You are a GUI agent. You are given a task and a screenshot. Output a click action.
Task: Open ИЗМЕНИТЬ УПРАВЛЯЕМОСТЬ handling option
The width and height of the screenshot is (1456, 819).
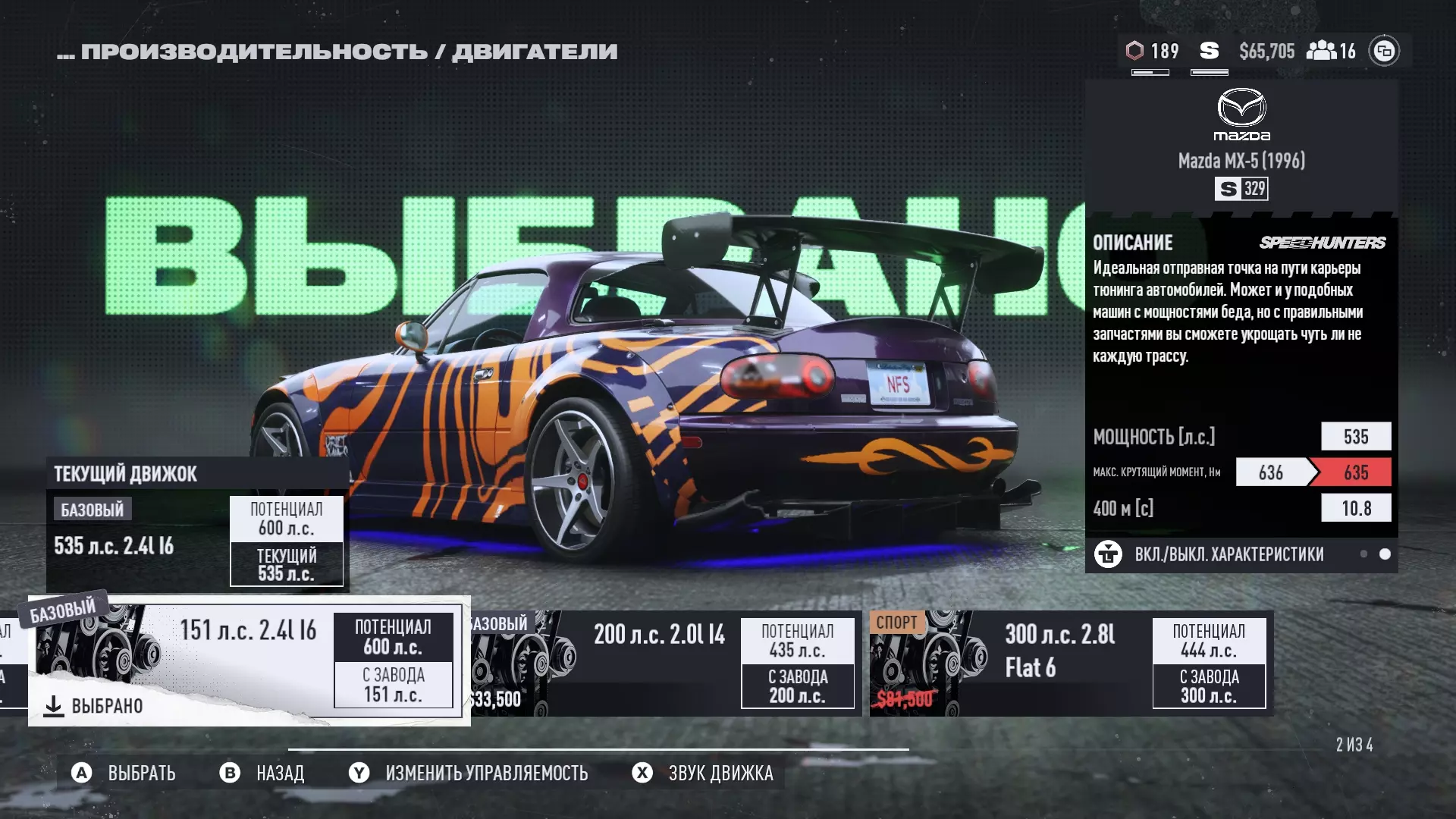(x=469, y=773)
